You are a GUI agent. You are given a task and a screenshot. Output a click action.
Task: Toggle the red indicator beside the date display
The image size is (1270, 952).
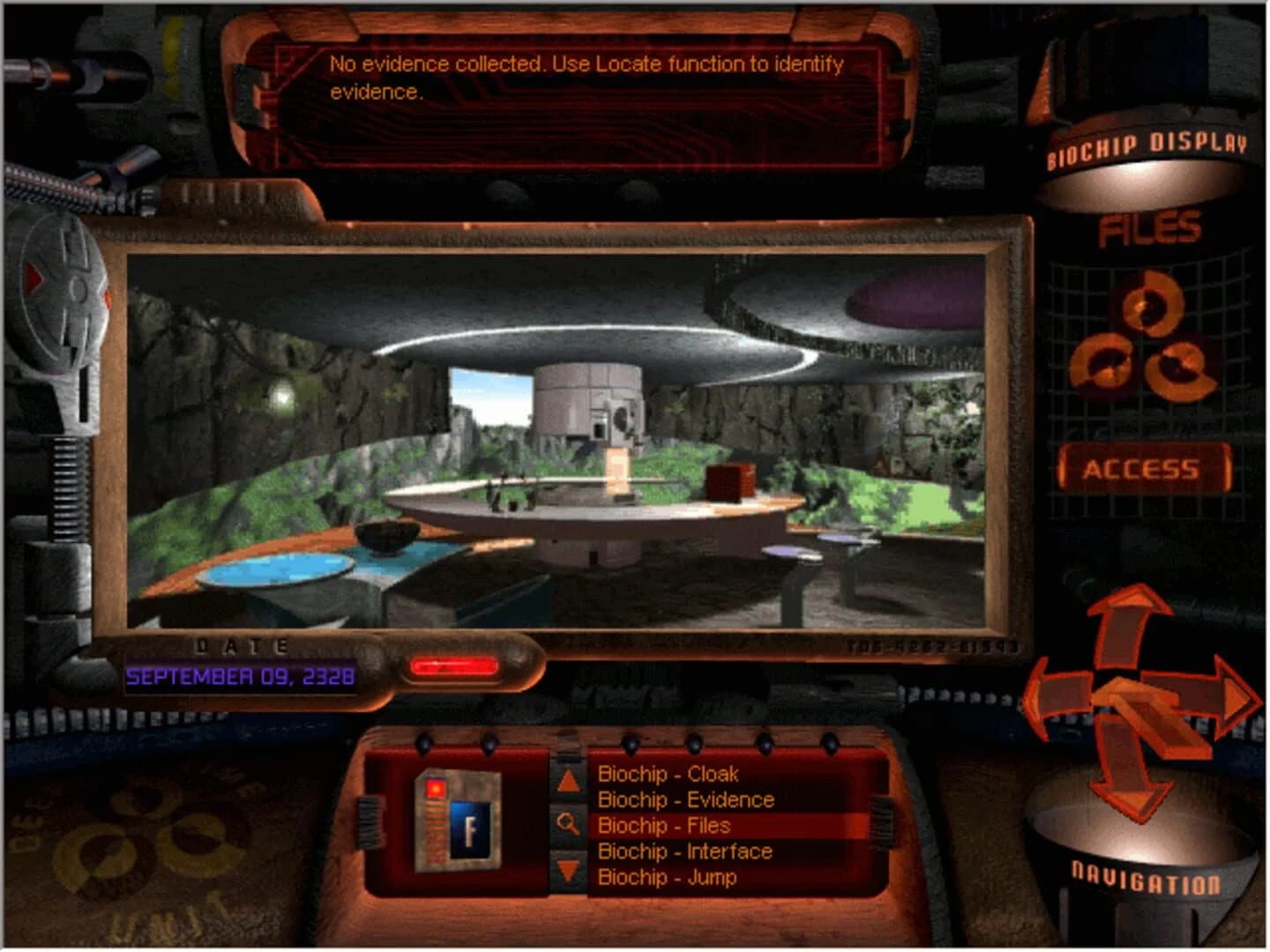click(x=455, y=666)
